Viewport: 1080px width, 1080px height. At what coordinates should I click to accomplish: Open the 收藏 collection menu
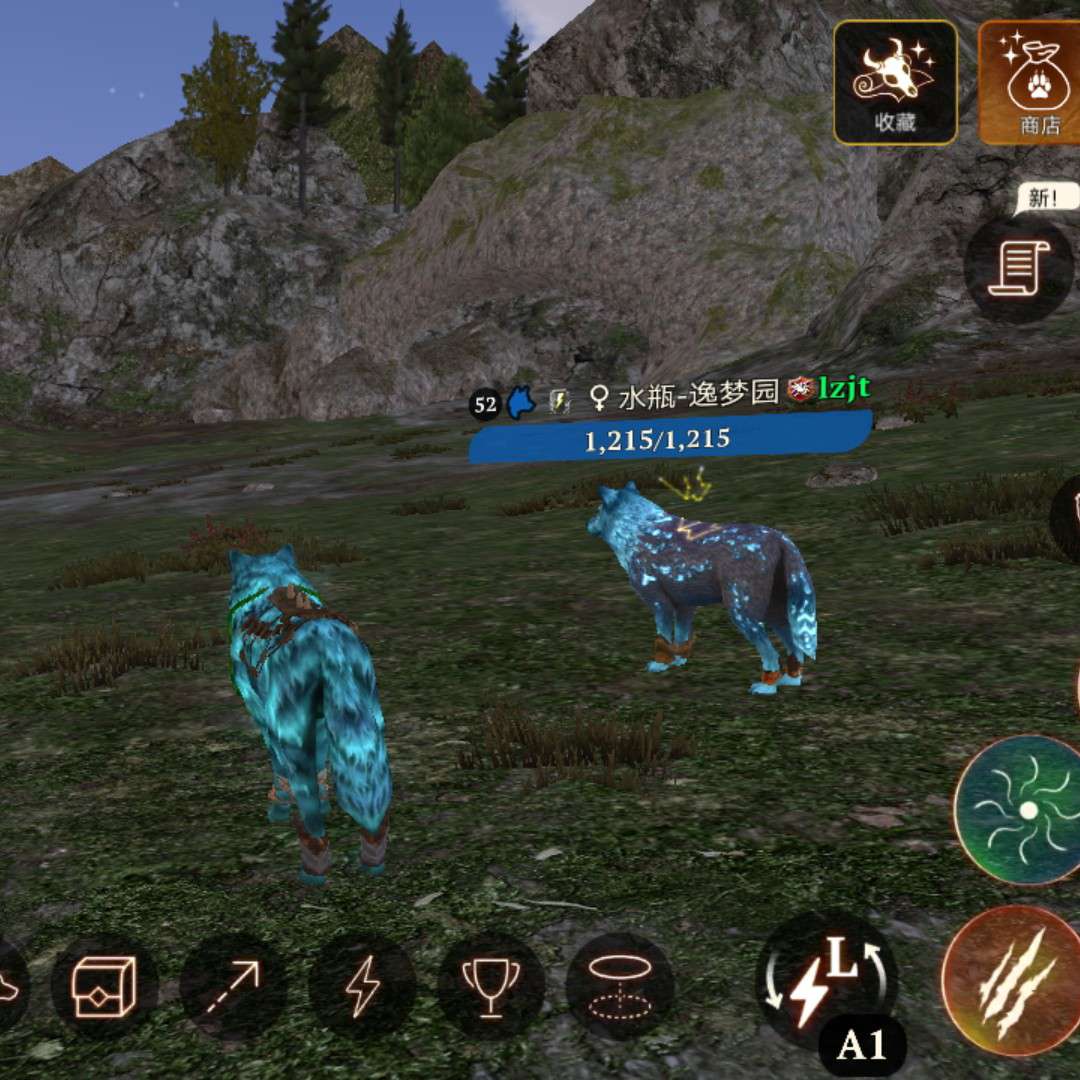[895, 82]
